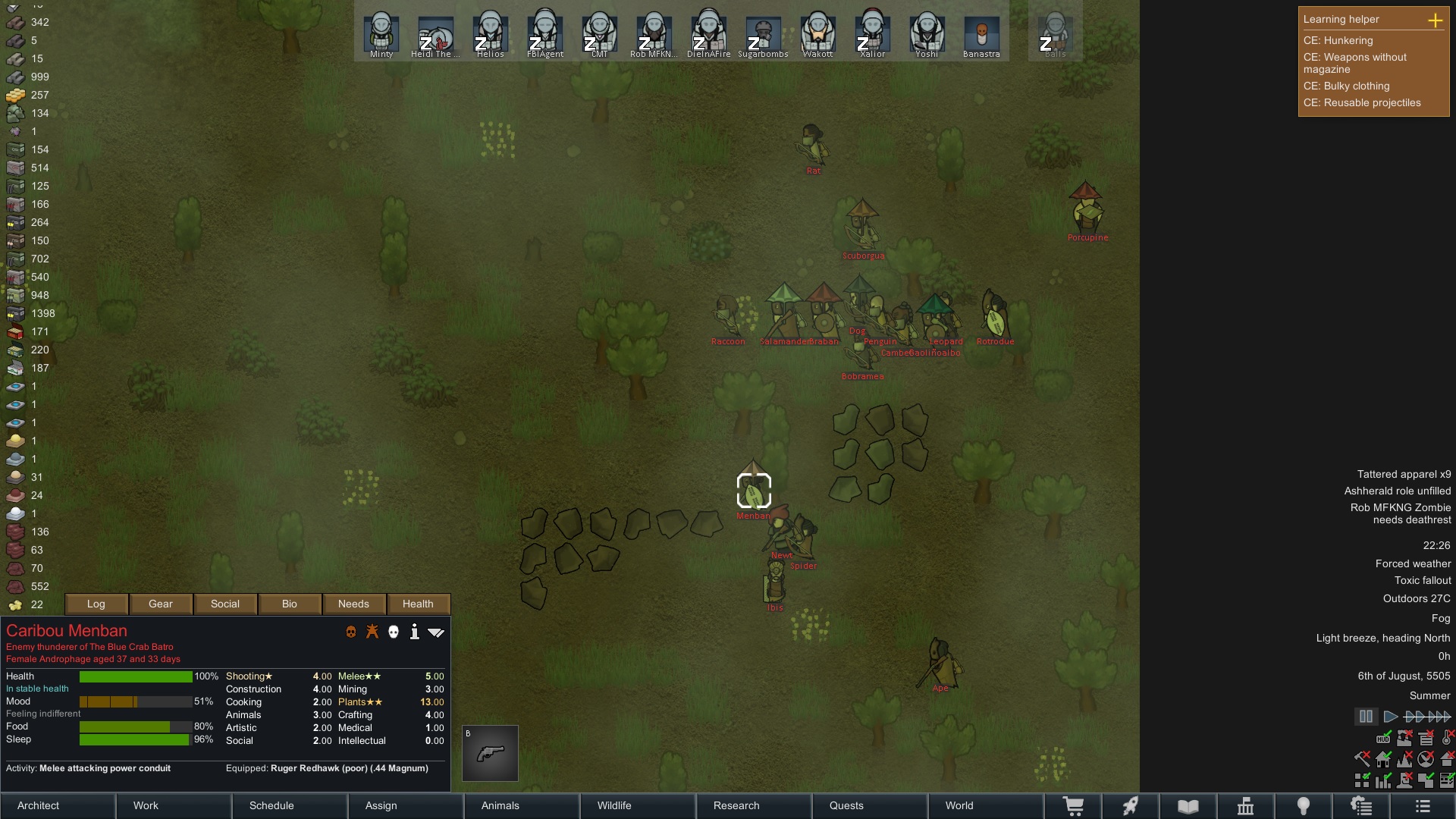Open the Assign menu

pos(406,805)
